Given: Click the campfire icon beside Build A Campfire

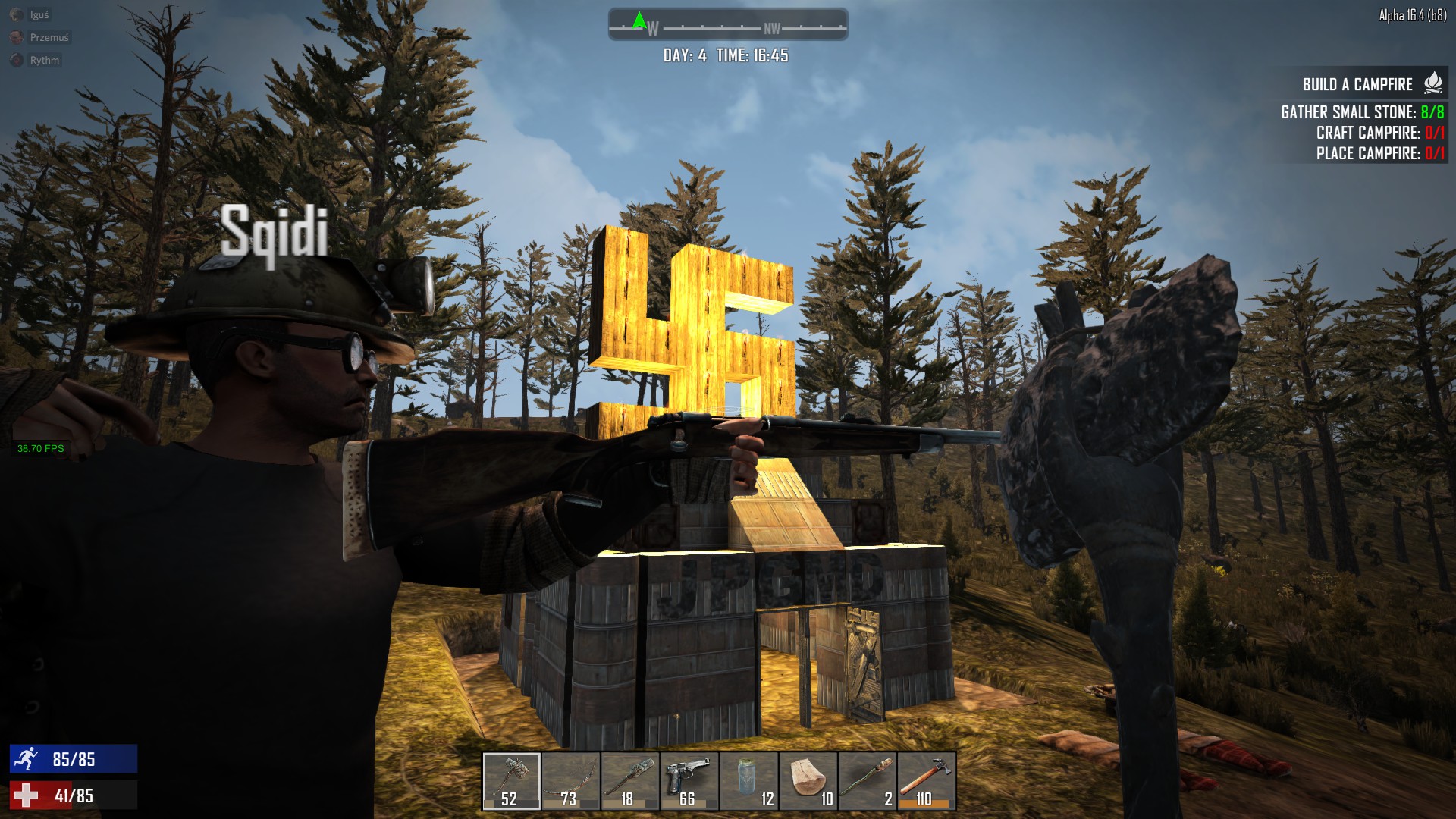Looking at the screenshot, I should pyautogui.click(x=1432, y=85).
